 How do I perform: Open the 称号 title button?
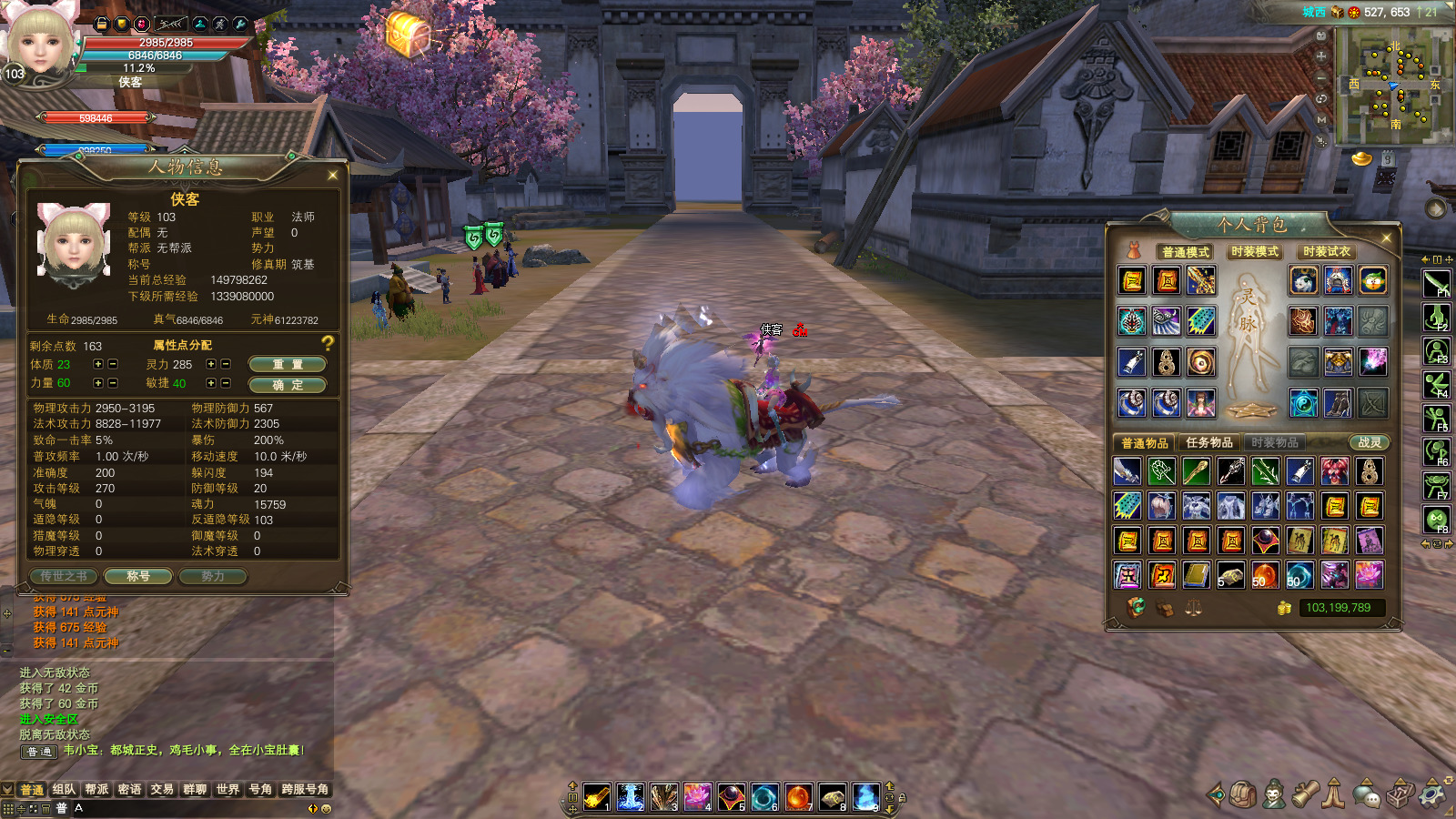(138, 576)
